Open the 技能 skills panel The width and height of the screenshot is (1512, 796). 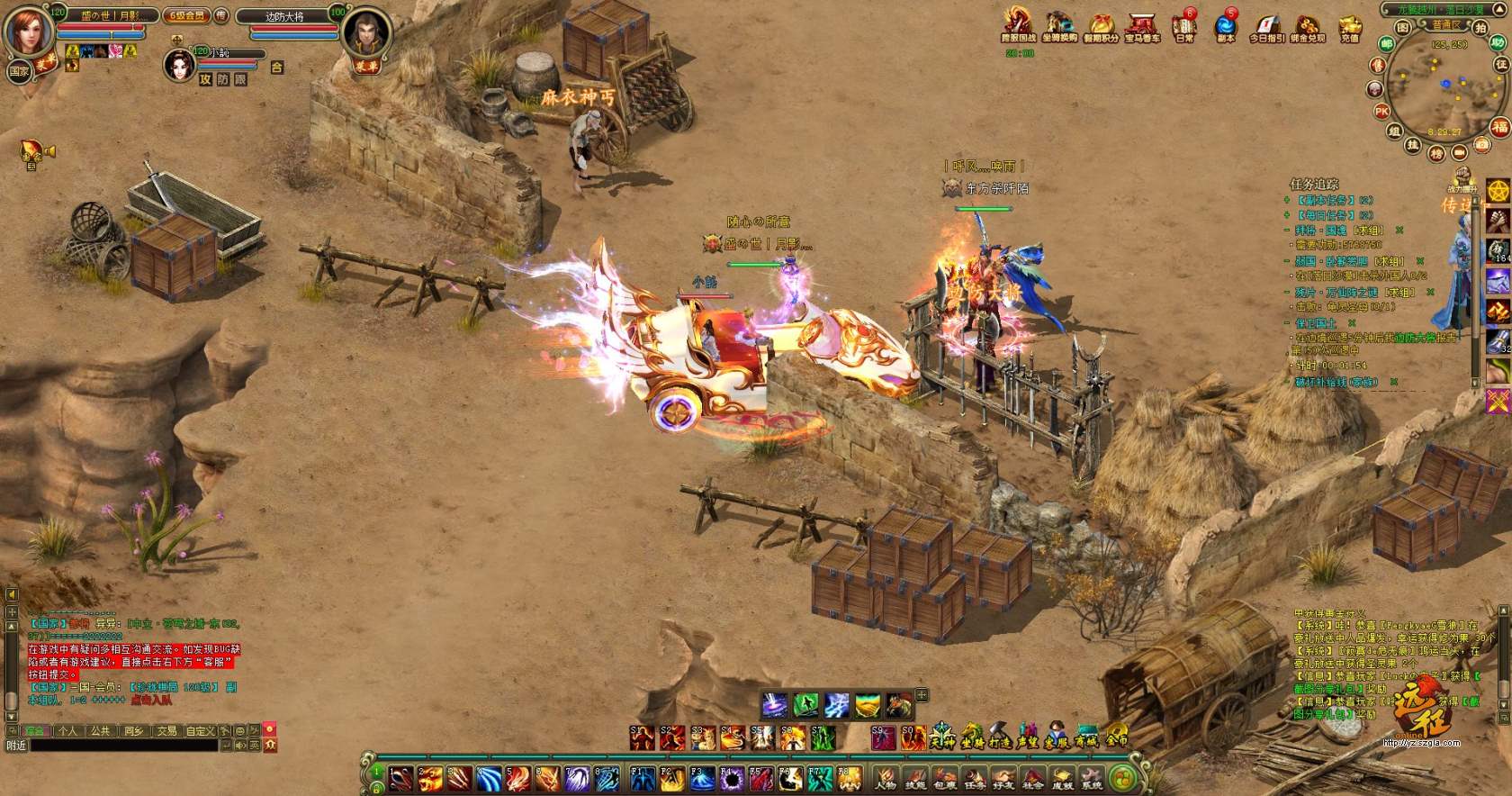coord(915,778)
